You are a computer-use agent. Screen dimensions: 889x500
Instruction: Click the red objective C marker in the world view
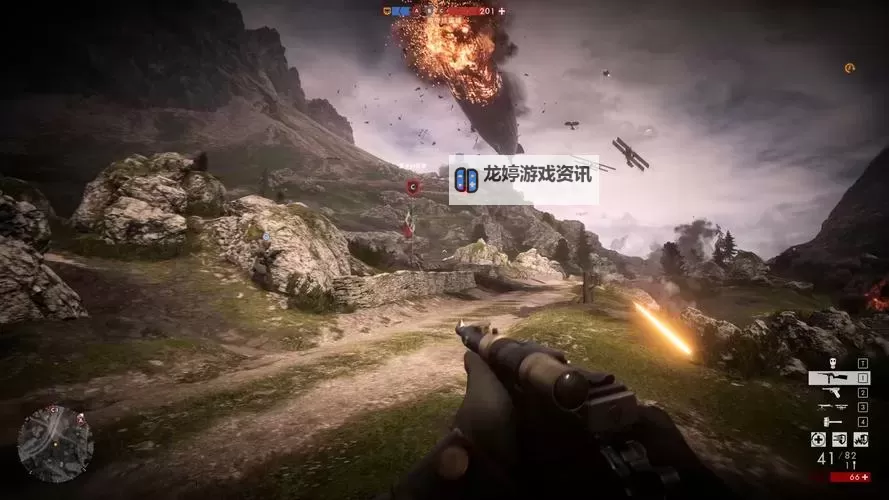tap(413, 186)
